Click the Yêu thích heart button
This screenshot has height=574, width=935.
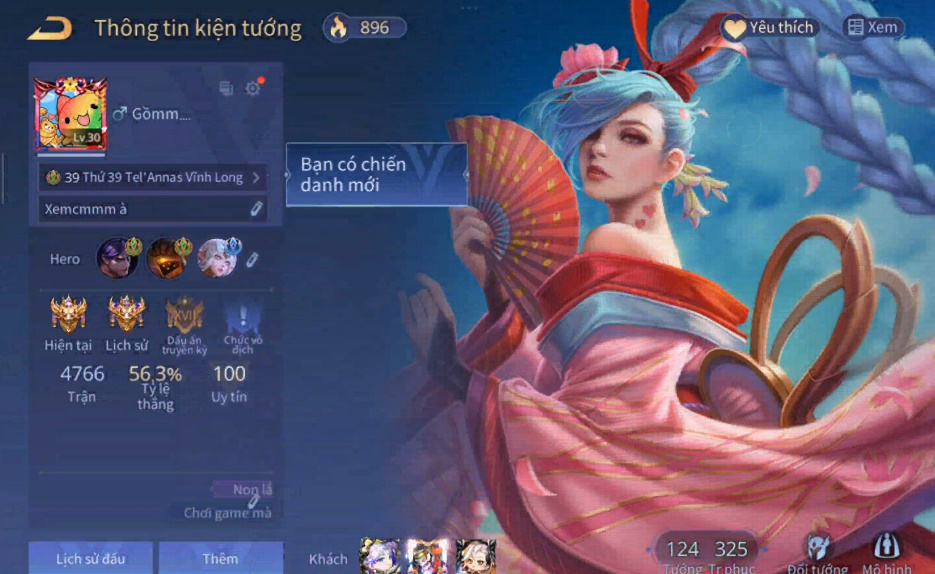tap(769, 28)
